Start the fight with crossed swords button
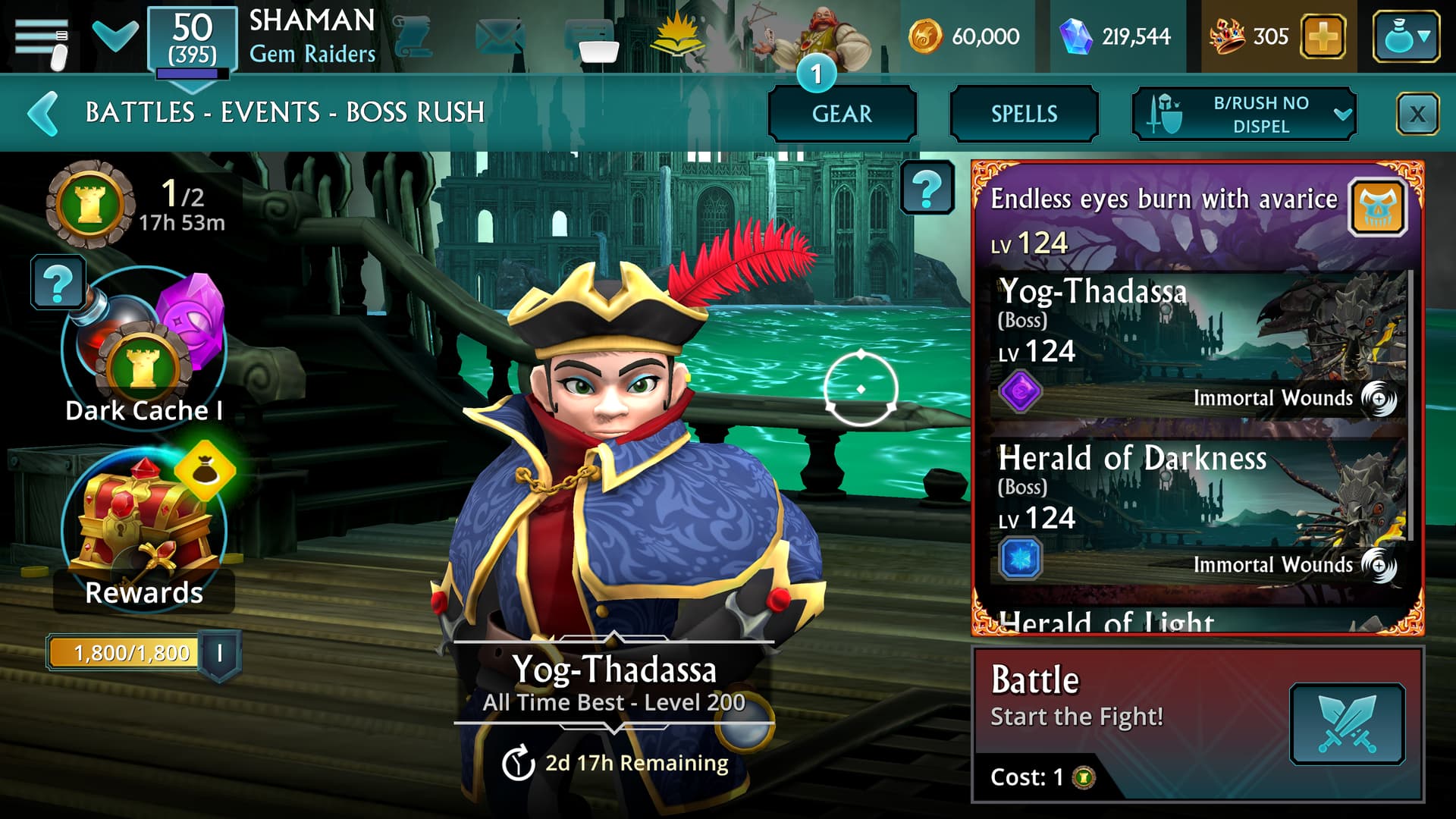The image size is (1456, 819). pyautogui.click(x=1347, y=724)
